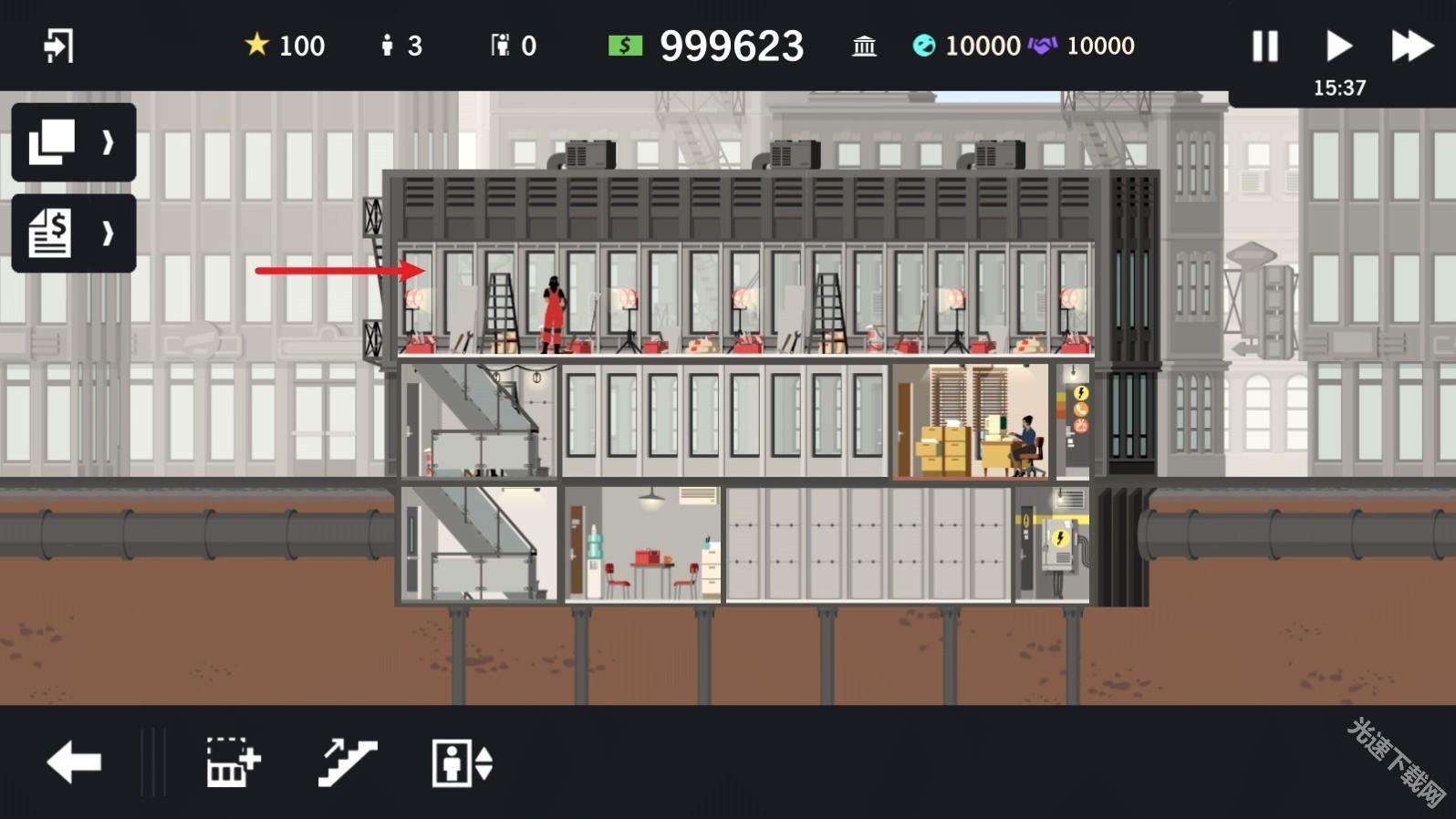Pause the game simulation
This screenshot has width=1456, height=819.
click(x=1264, y=46)
